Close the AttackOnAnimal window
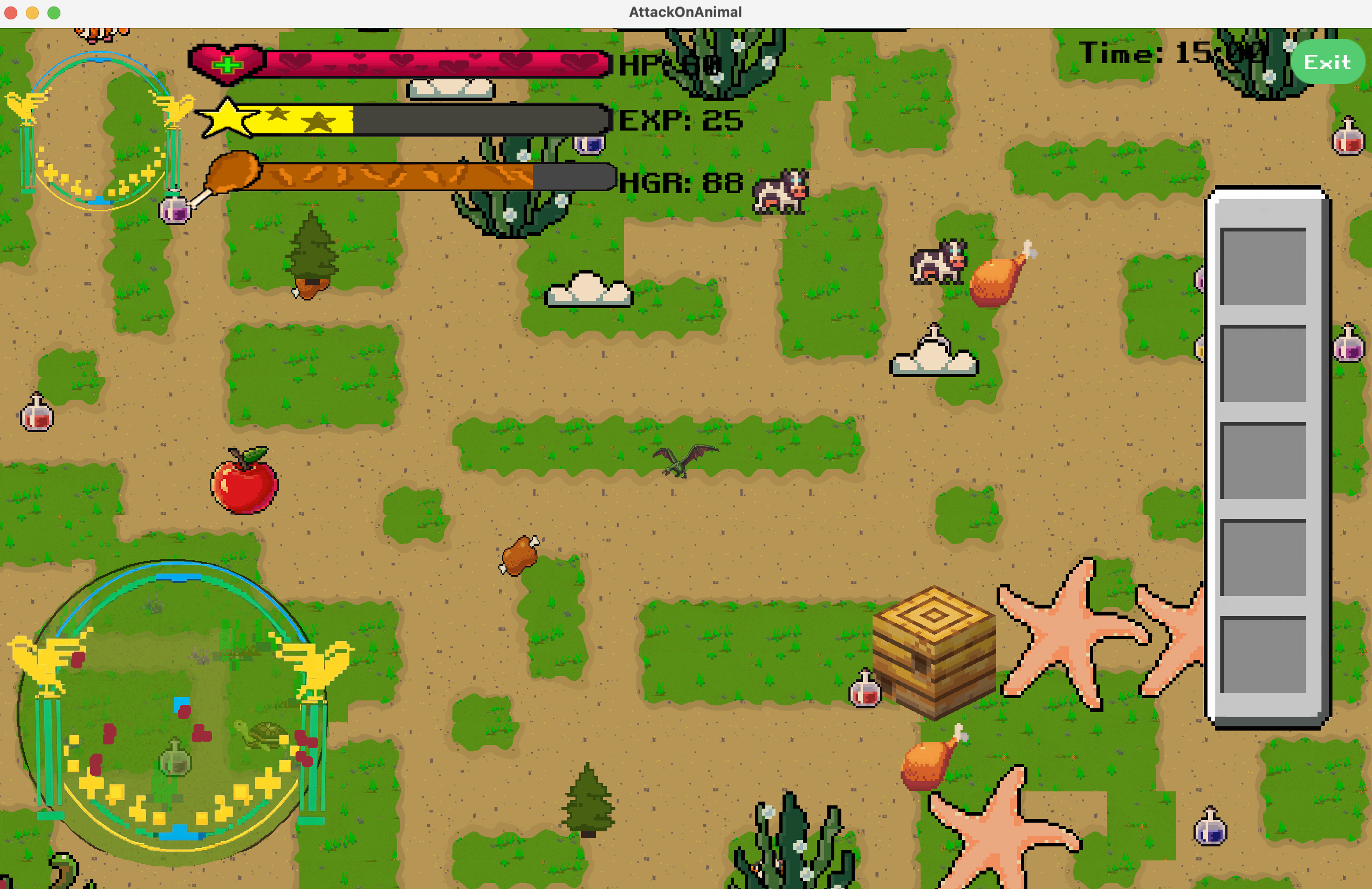This screenshot has width=1372, height=889. (x=11, y=13)
